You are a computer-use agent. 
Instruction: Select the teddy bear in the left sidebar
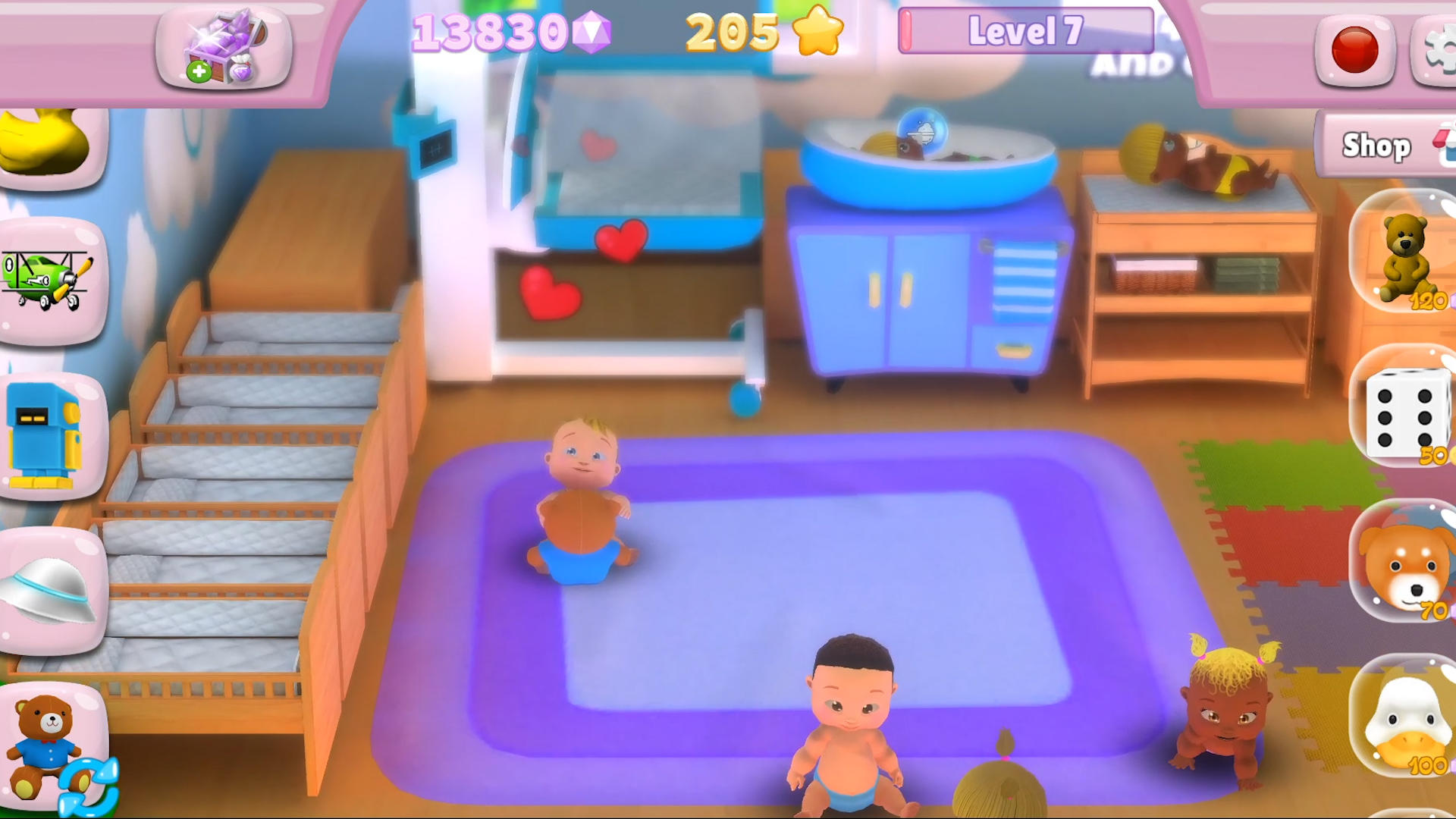point(45,739)
